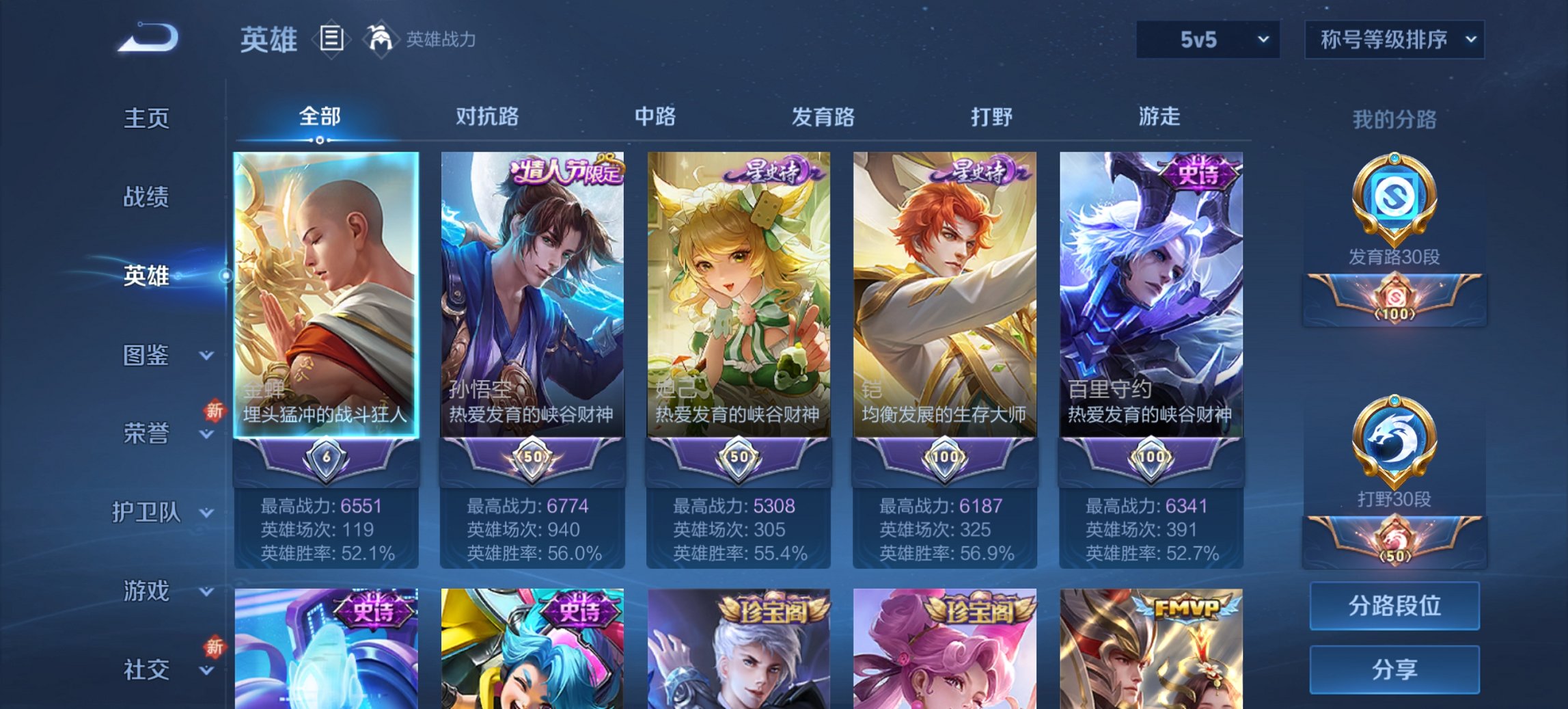Open the 称号等级排序 sorting dropdown
1568x709 pixels.
1394,40
